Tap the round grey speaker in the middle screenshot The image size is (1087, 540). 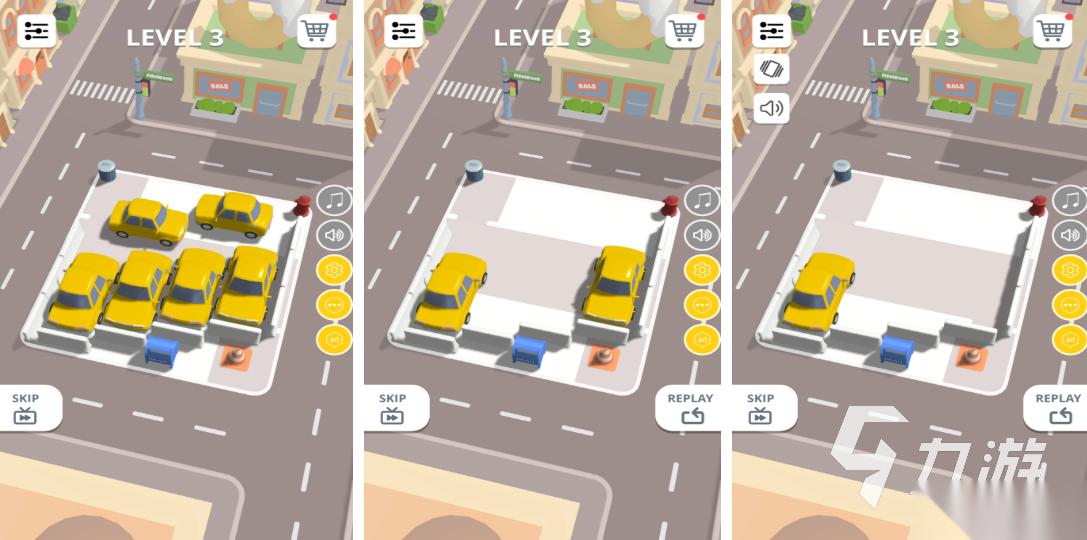[x=702, y=235]
